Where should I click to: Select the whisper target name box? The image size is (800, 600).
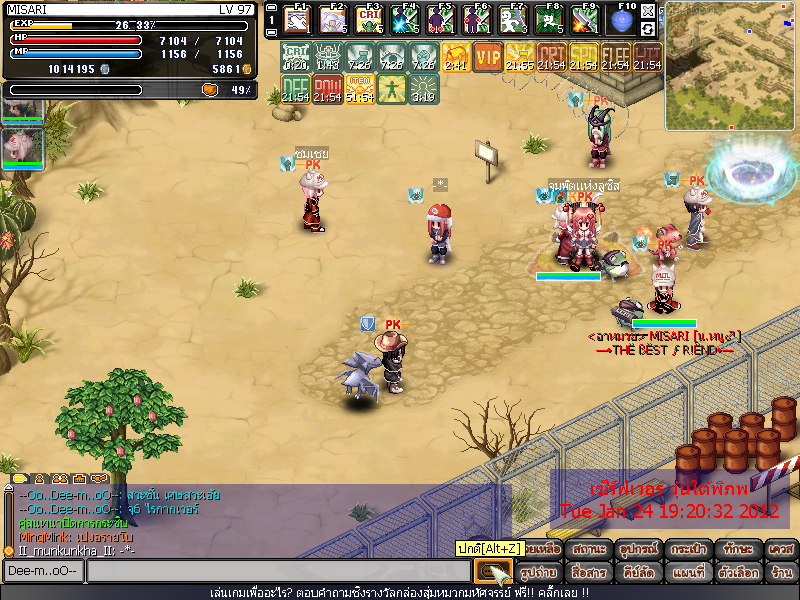pos(42,571)
